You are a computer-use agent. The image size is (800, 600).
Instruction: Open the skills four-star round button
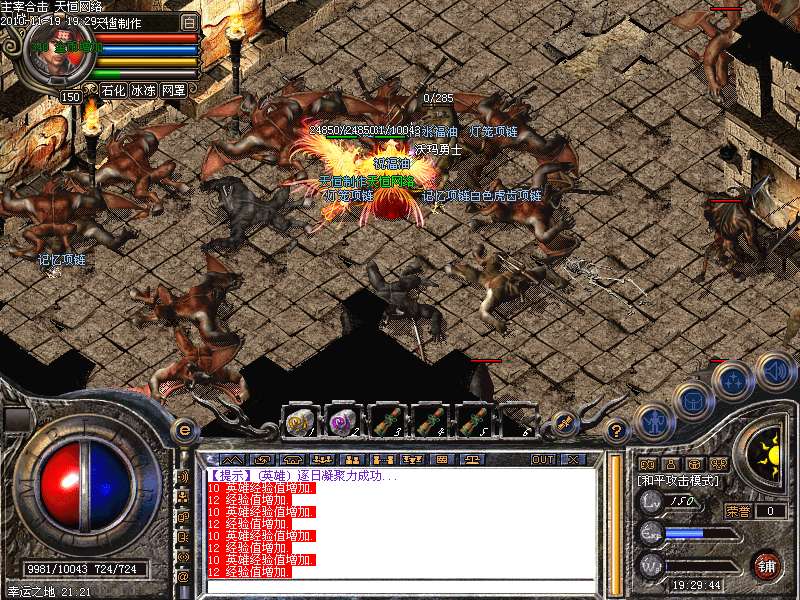[733, 380]
